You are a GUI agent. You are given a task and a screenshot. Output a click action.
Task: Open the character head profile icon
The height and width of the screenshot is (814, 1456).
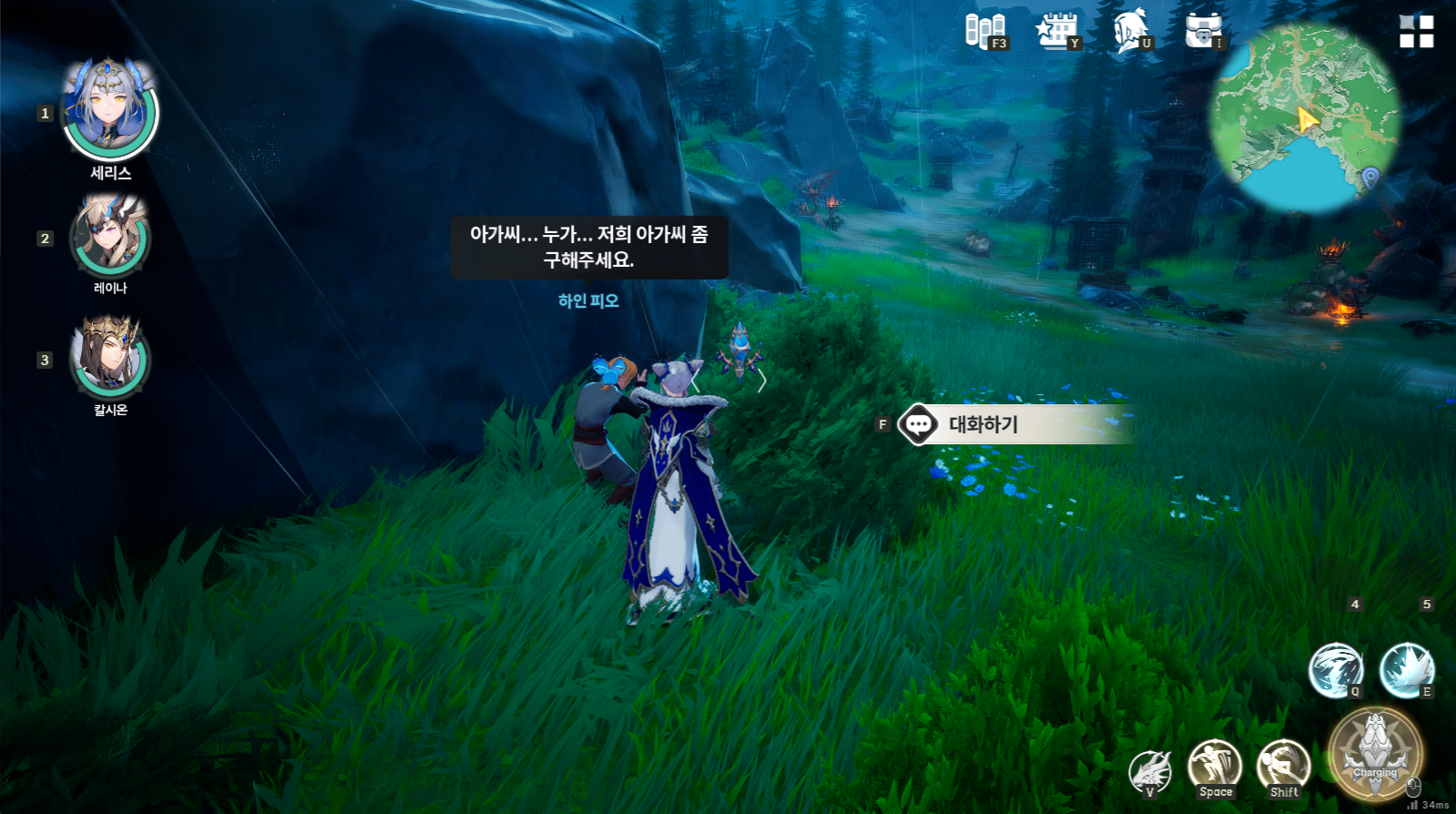coord(1130,30)
